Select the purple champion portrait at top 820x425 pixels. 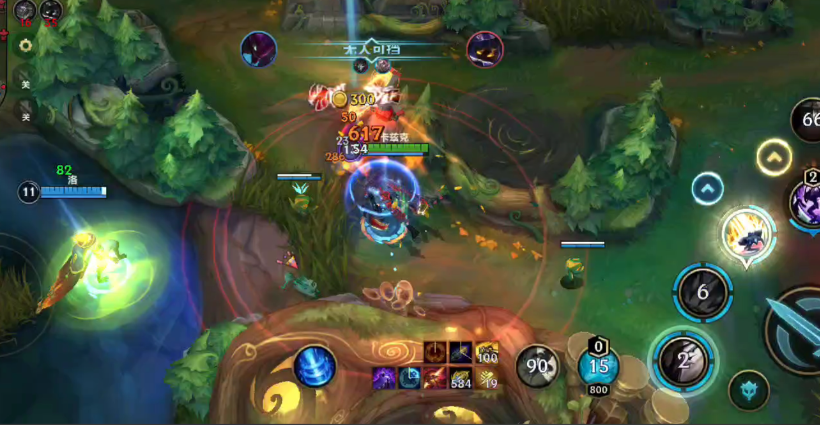(x=485, y=49)
